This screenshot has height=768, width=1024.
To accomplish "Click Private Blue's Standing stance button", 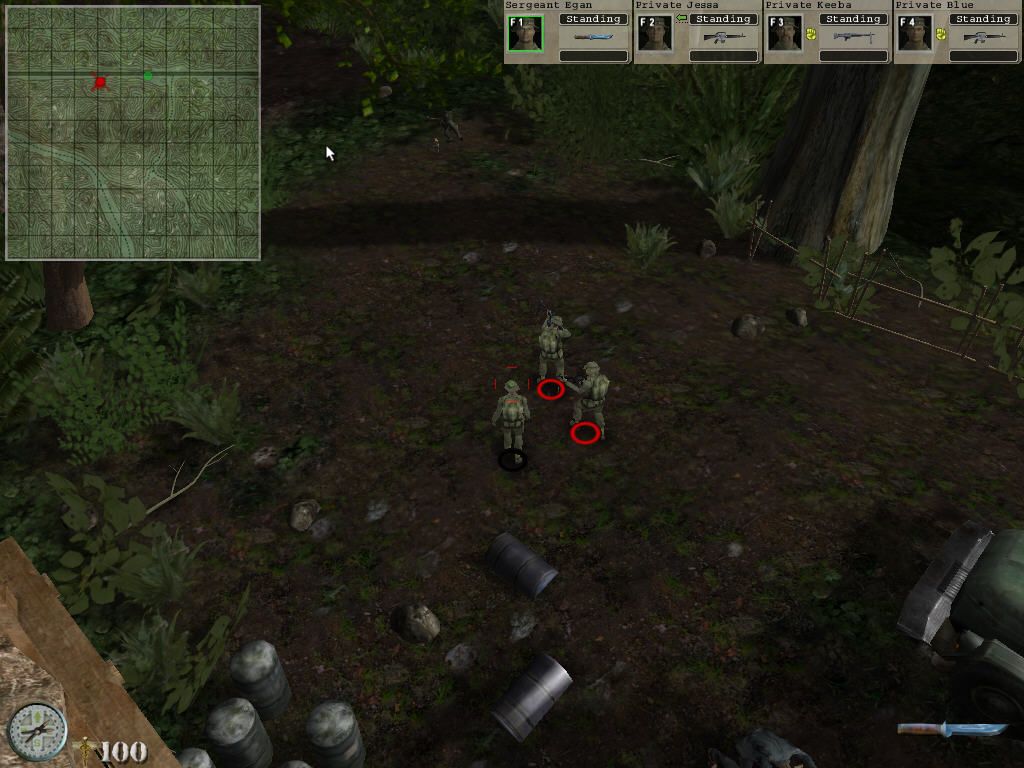I will [984, 19].
